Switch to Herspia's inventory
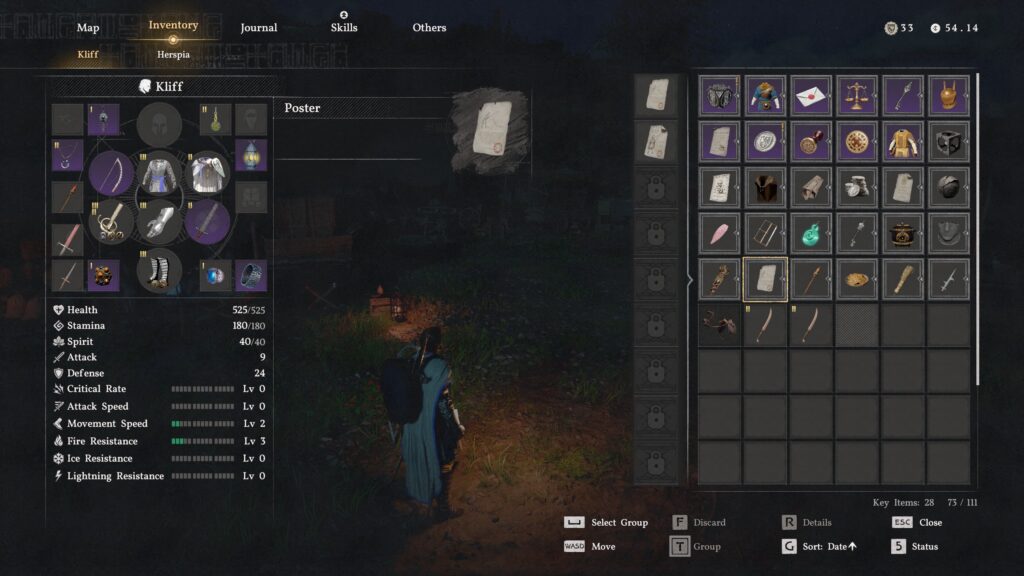Screen dimensions: 1024x576 (173, 54)
